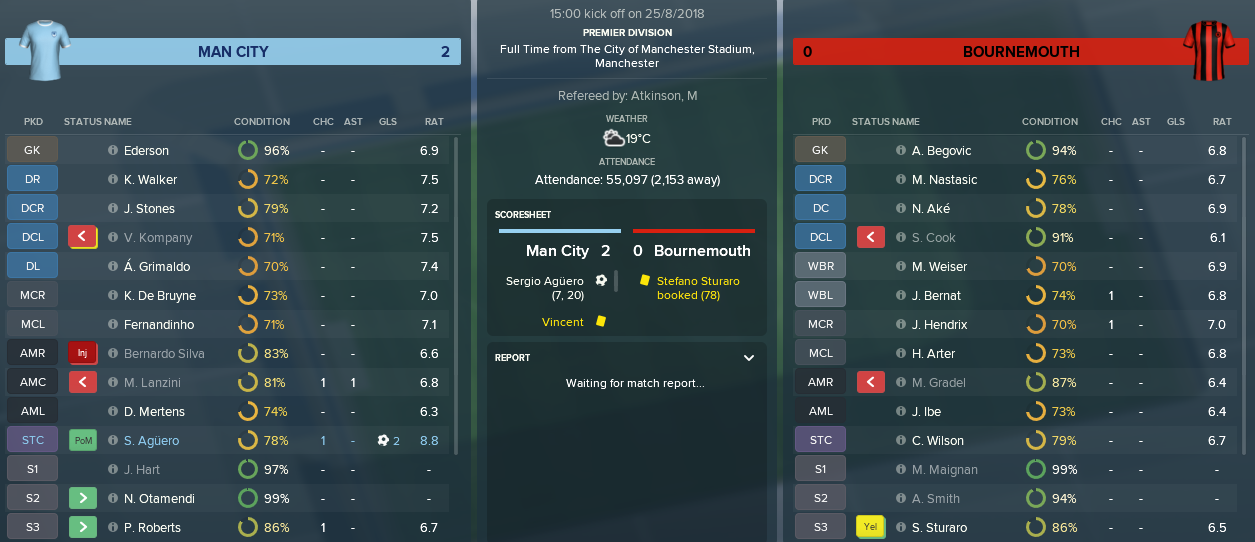View A. Begovic's player profile
The image size is (1255, 542).
click(942, 151)
